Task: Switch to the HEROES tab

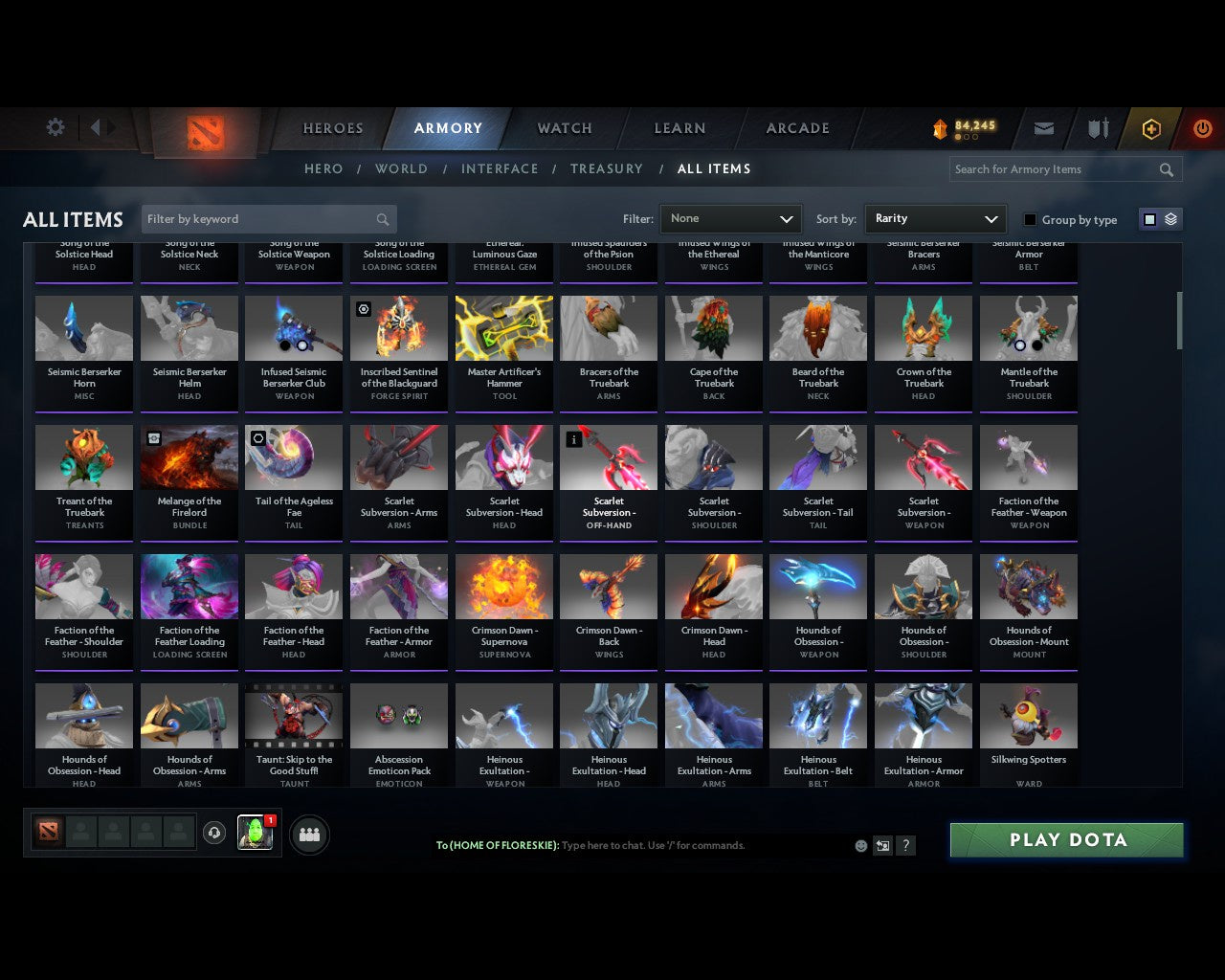Action: click(x=331, y=128)
